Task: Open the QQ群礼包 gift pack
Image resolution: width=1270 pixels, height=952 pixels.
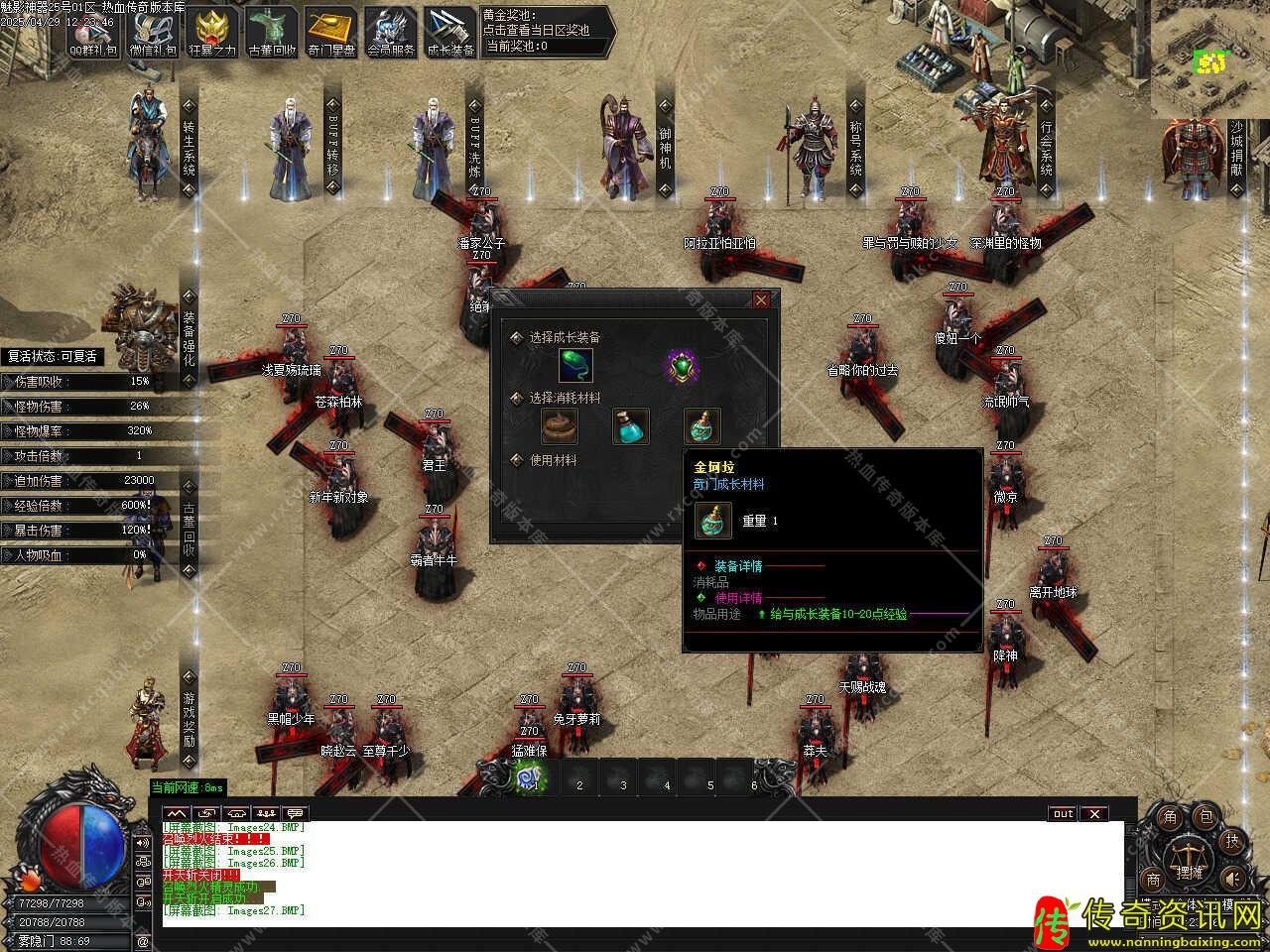Action: pyautogui.click(x=92, y=31)
